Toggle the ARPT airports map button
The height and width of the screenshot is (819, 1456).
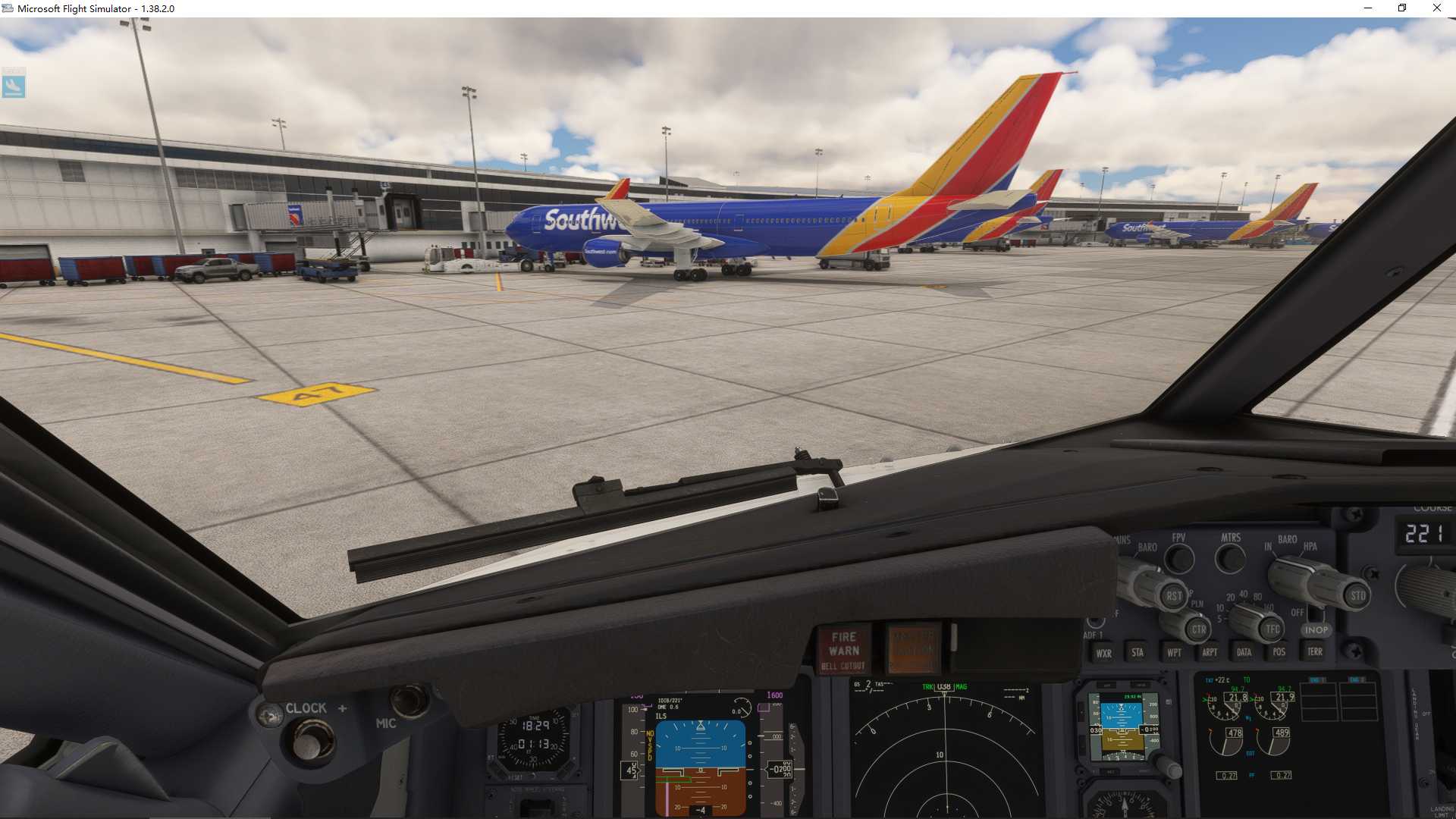coord(1210,652)
